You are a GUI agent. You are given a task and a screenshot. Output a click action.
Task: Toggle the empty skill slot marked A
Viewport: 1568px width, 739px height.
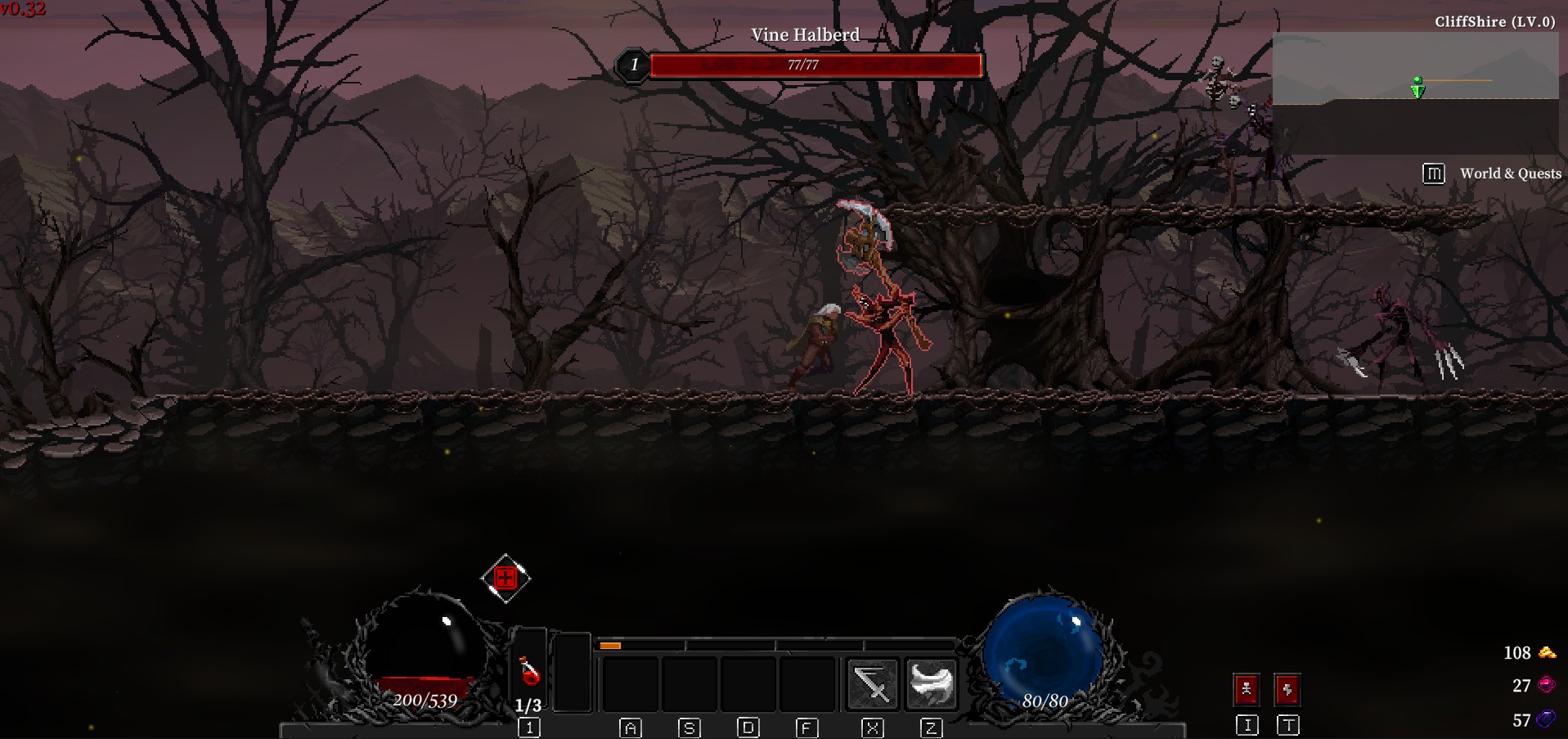(x=632, y=683)
